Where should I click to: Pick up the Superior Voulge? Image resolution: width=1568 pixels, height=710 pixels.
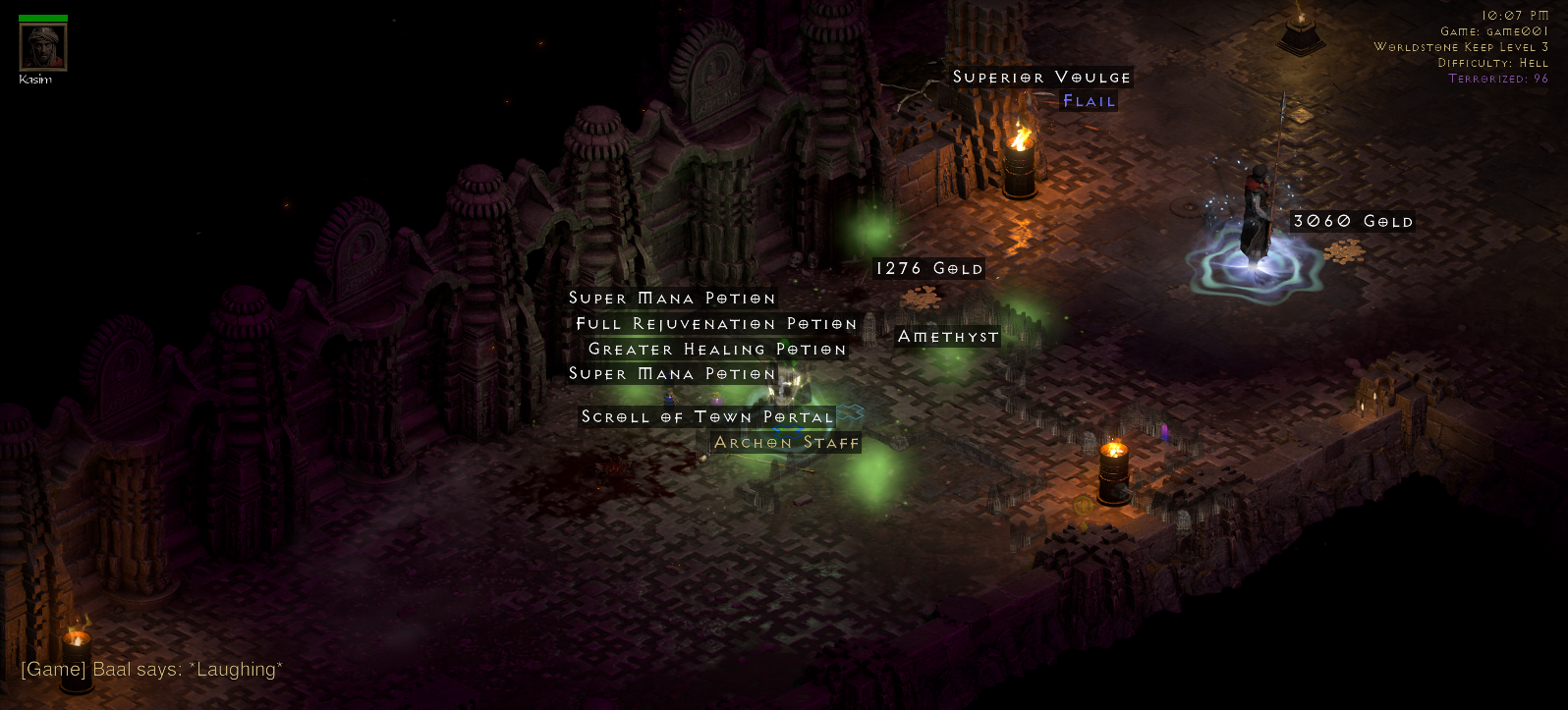1040,77
